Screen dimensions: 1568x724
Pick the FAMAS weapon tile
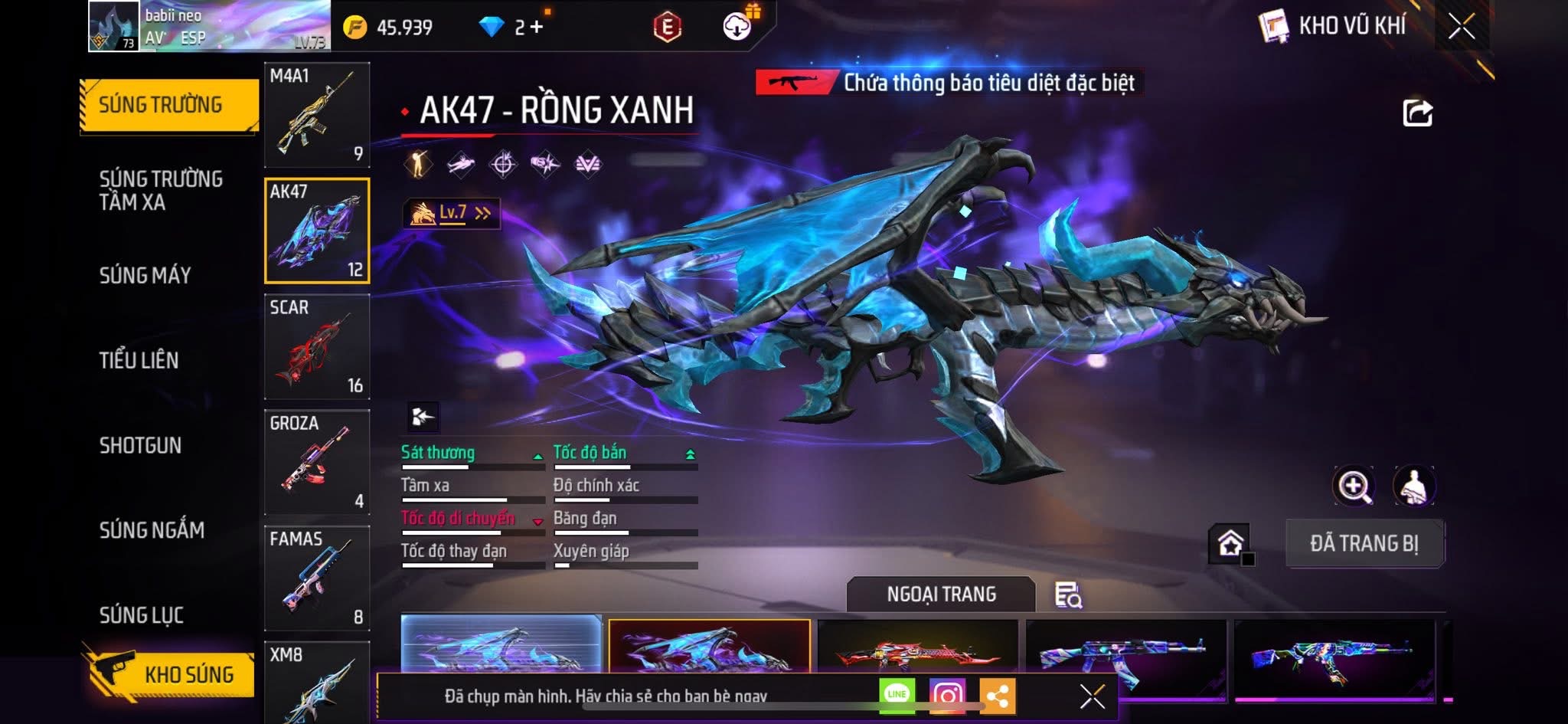317,578
